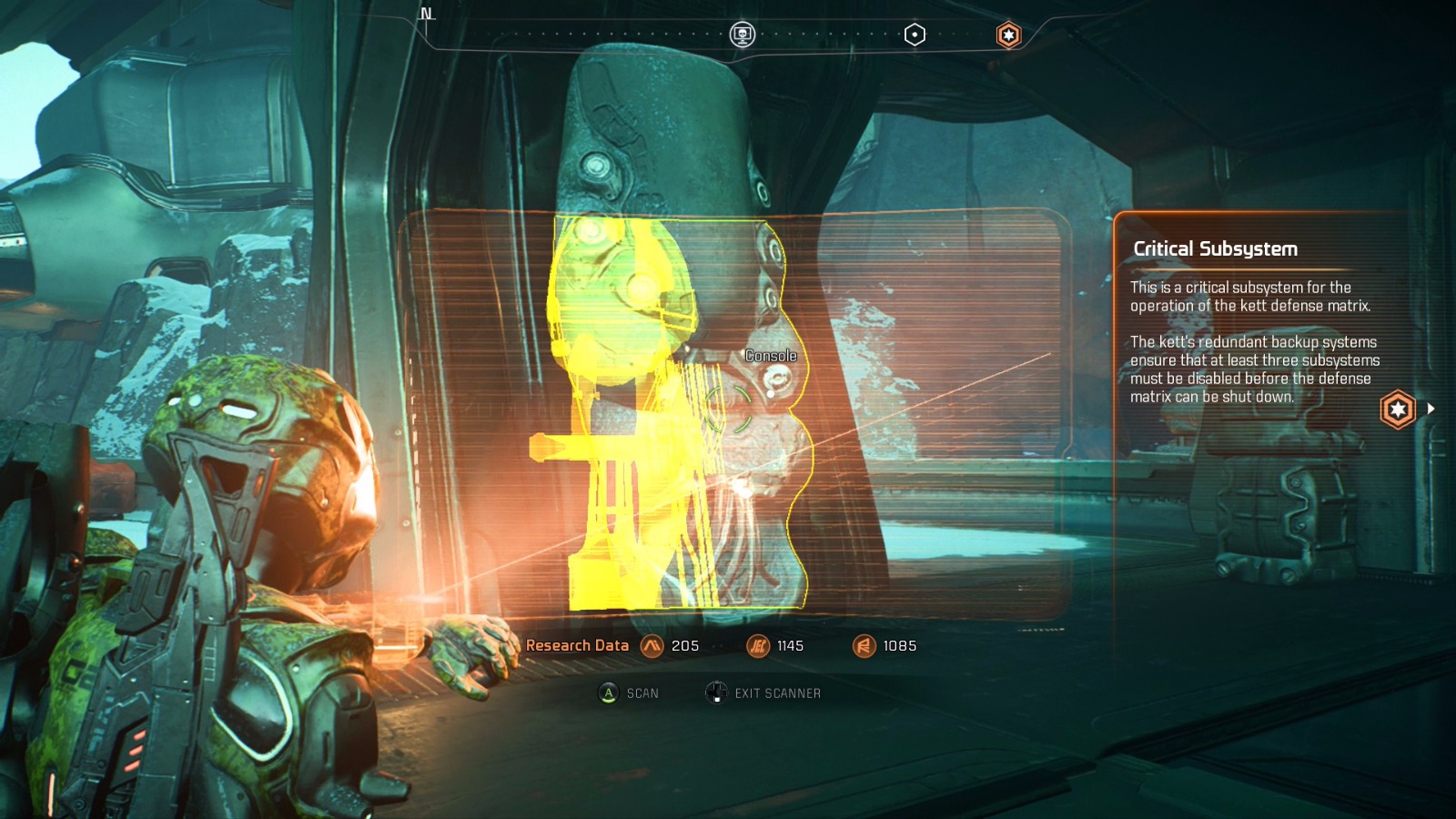Select the monitor marker on the compass
The width and height of the screenshot is (1456, 819).
(743, 35)
